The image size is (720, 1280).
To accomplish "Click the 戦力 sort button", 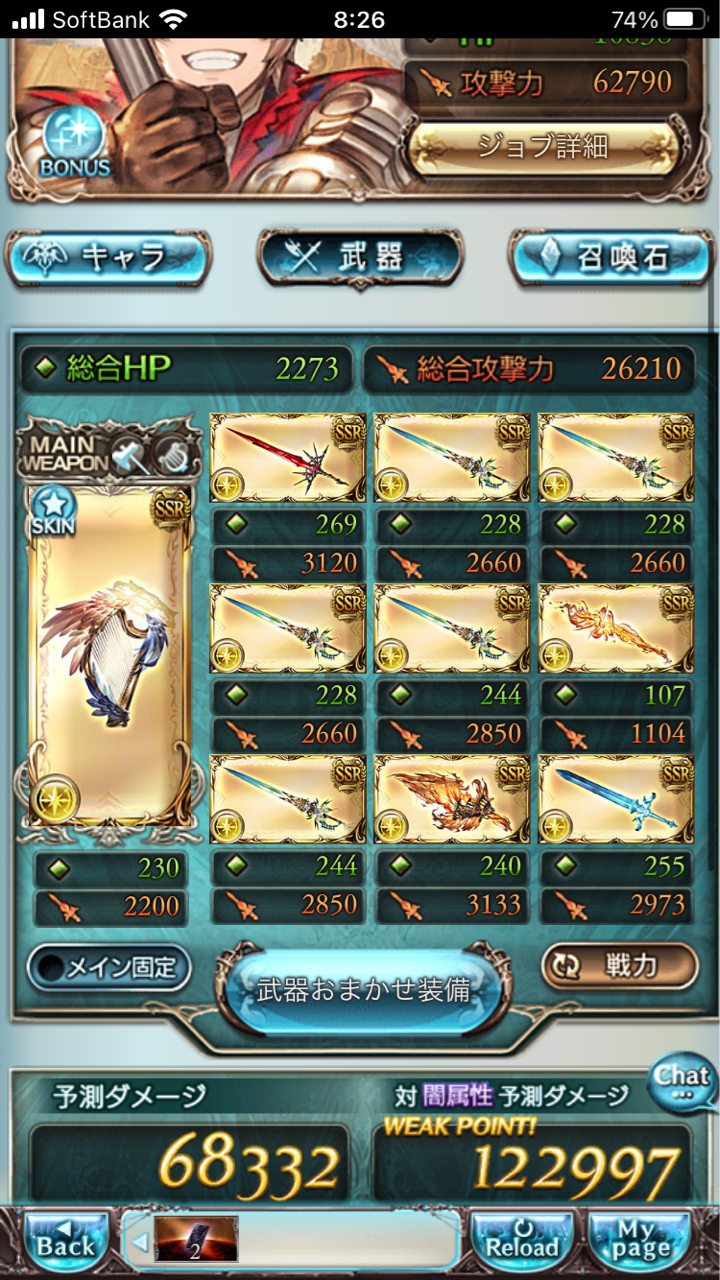I will (x=619, y=965).
